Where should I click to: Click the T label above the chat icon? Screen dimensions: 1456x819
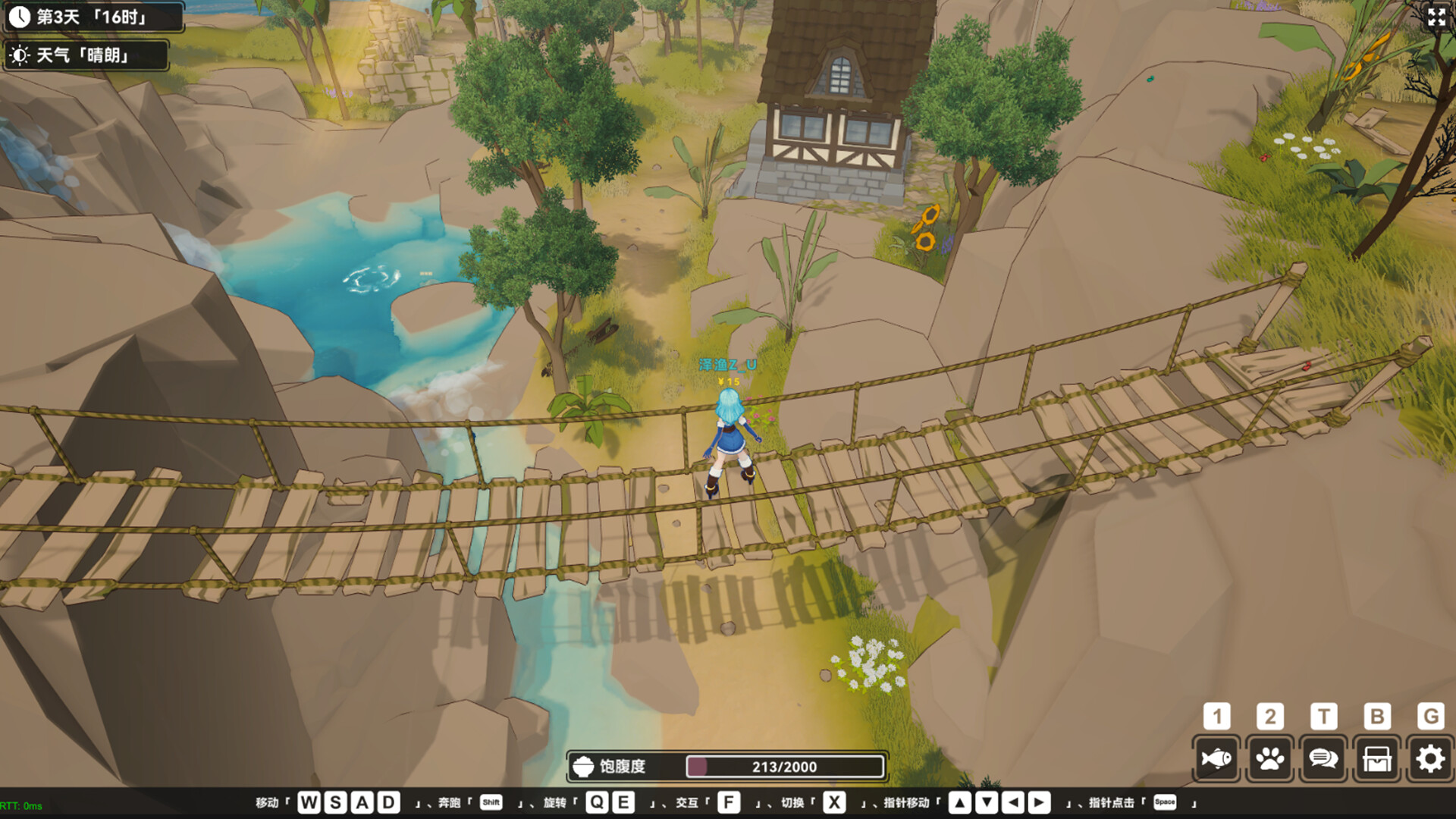pyautogui.click(x=1323, y=716)
